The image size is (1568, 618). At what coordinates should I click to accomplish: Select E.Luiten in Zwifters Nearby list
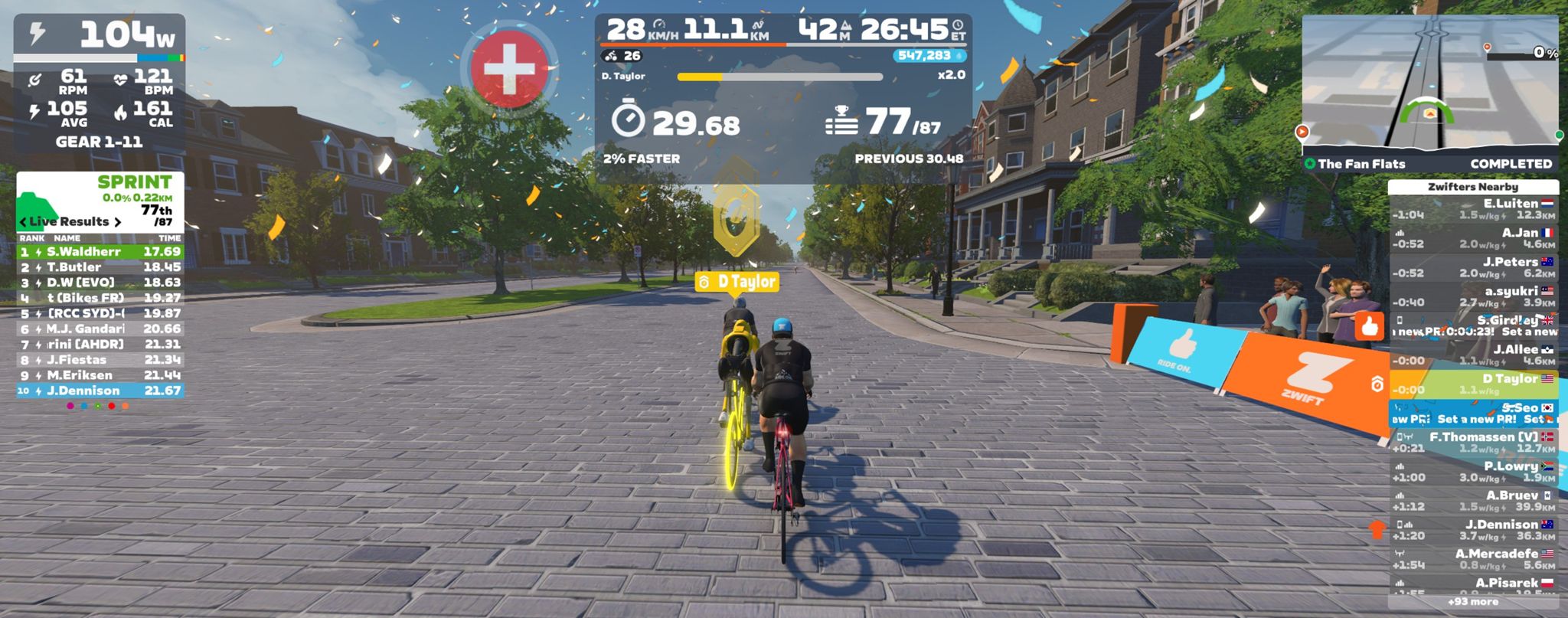(x=1472, y=209)
